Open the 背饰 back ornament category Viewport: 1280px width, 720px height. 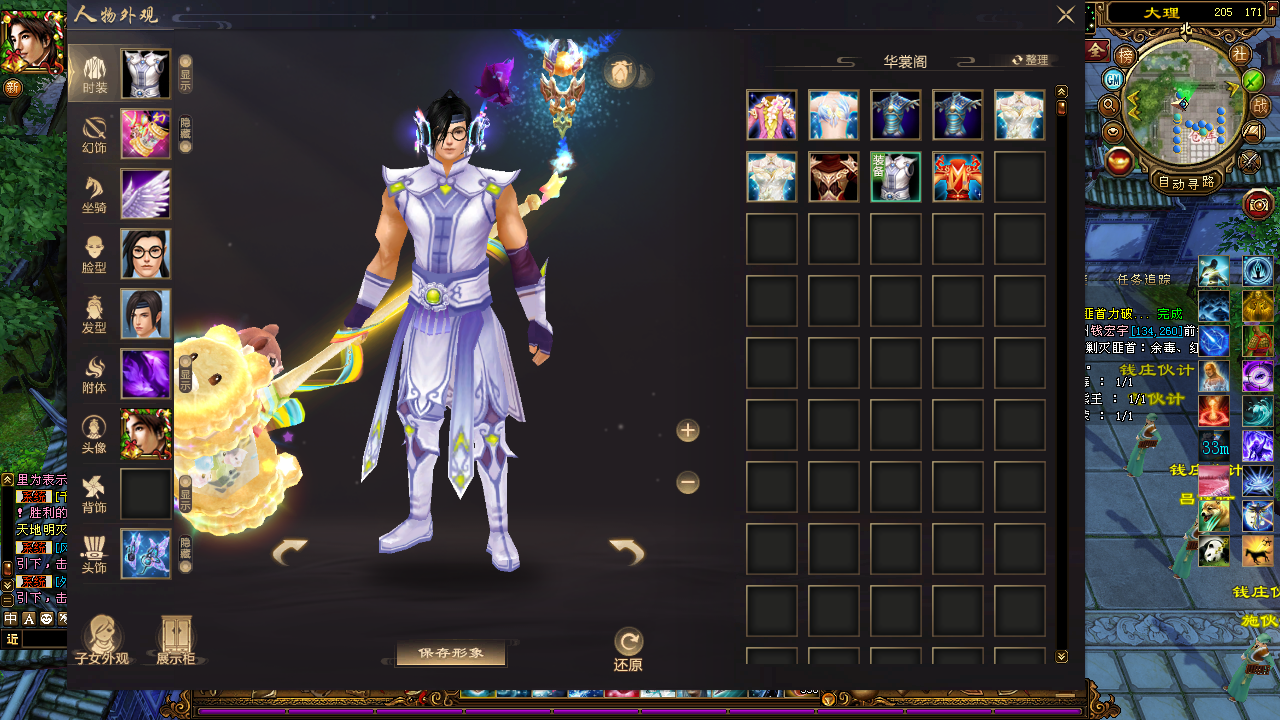tap(95, 494)
